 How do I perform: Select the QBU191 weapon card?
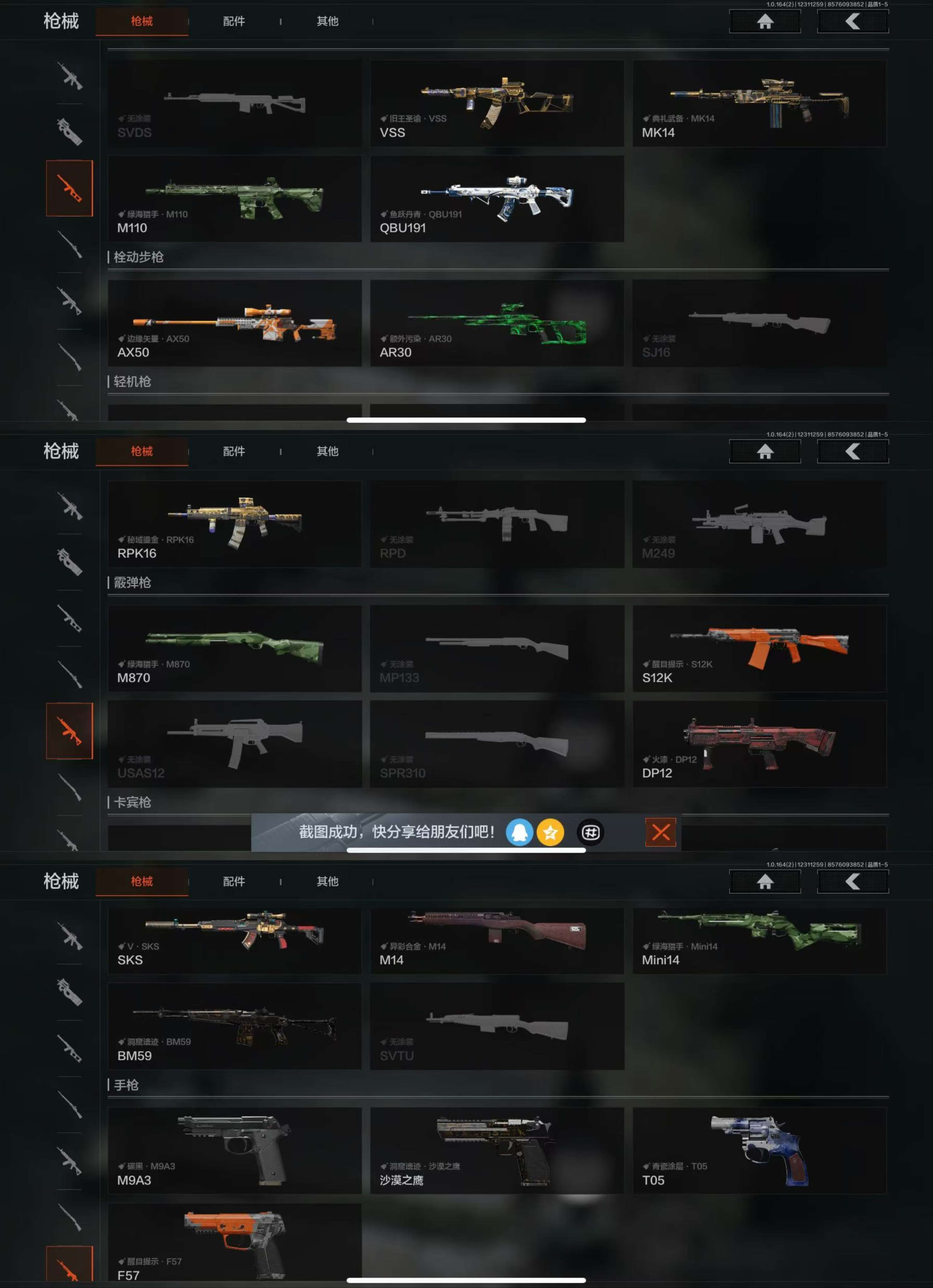point(497,199)
